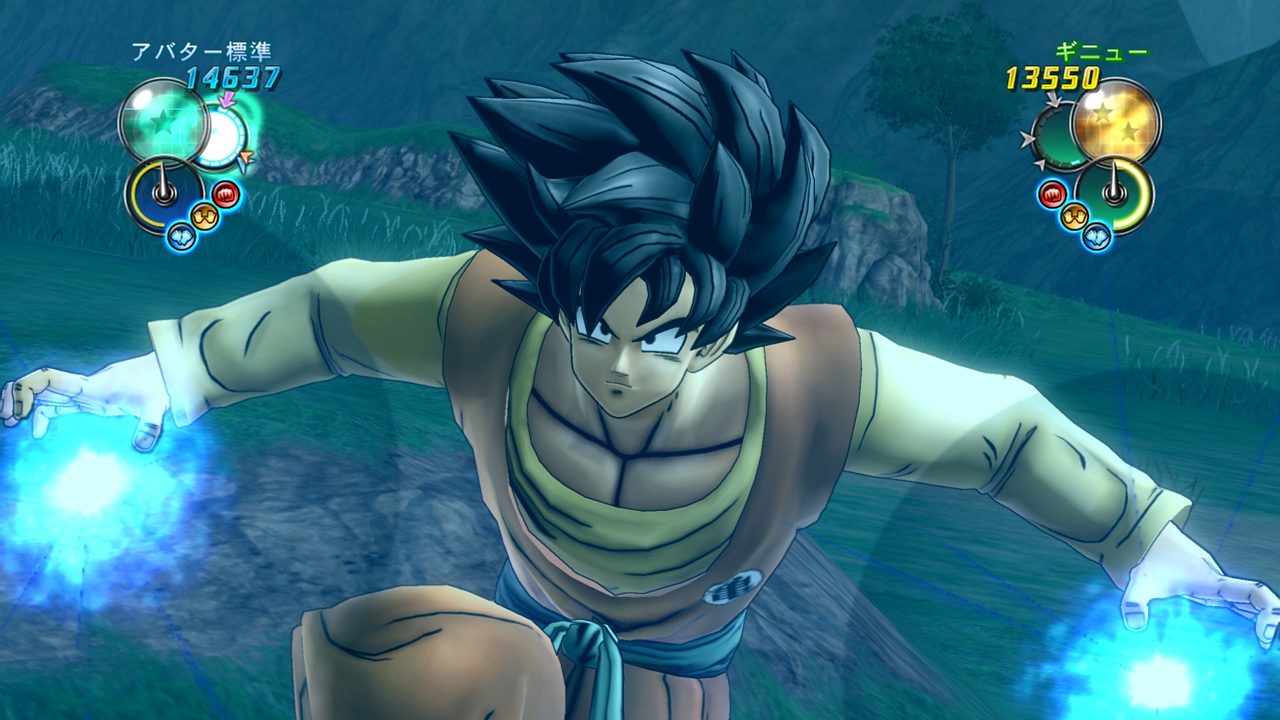Select Ginyu's red fist attack icon

pos(1053,193)
